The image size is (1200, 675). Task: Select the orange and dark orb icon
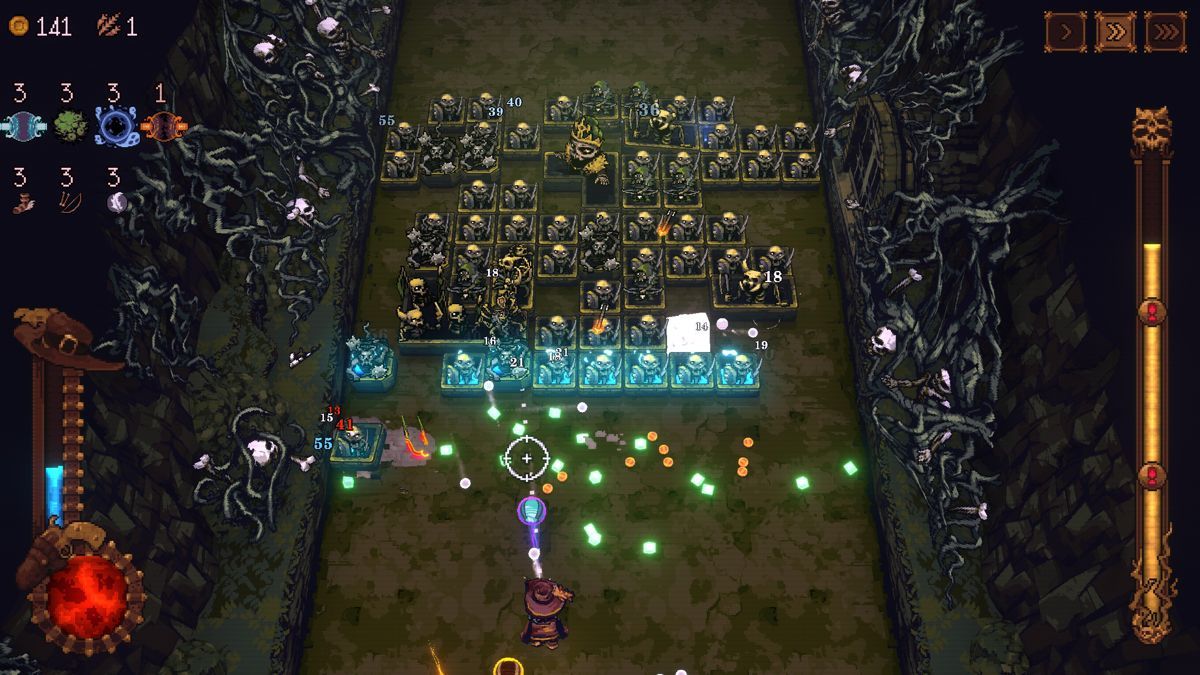click(x=161, y=128)
